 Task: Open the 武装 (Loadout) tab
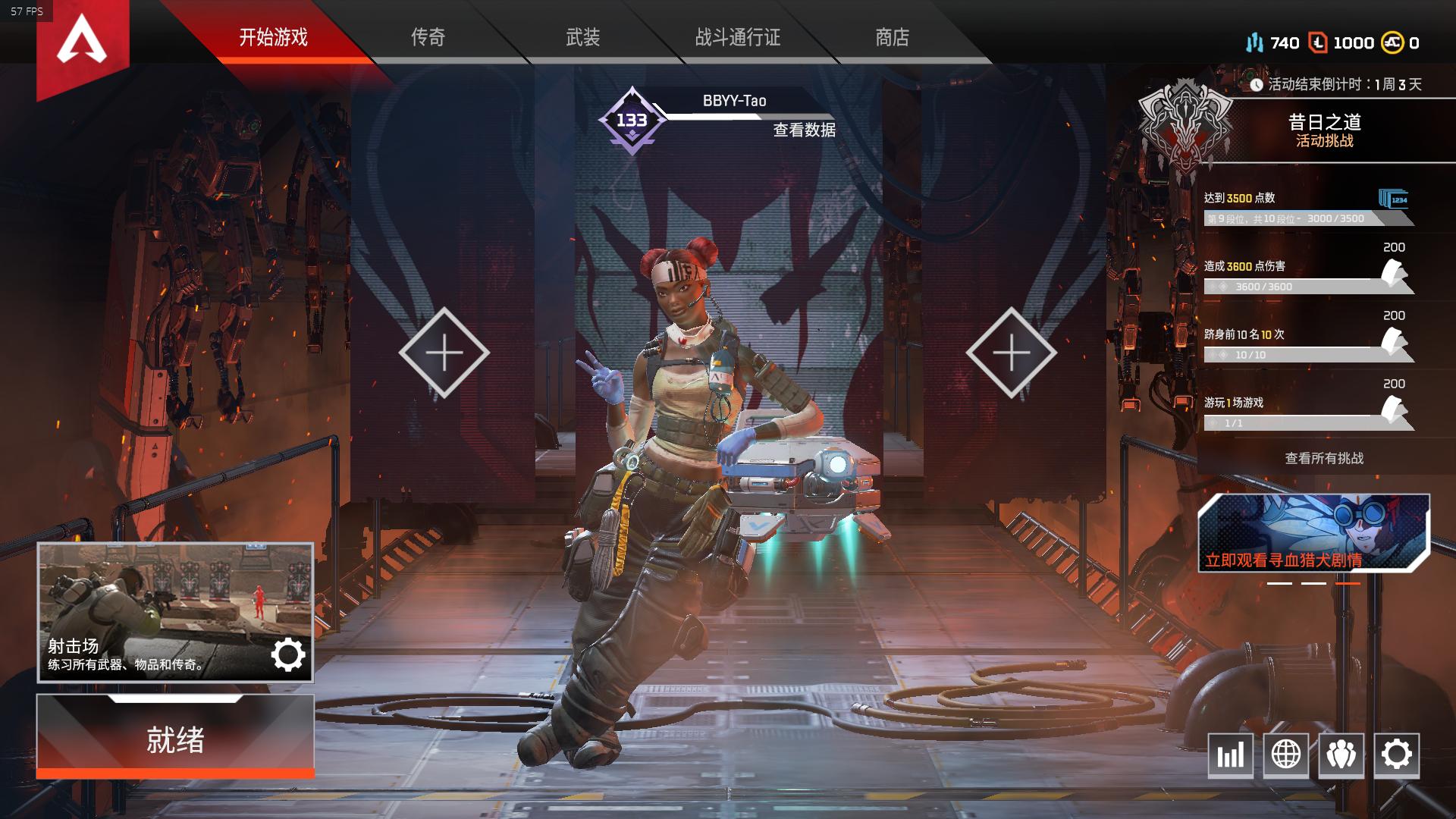click(582, 37)
